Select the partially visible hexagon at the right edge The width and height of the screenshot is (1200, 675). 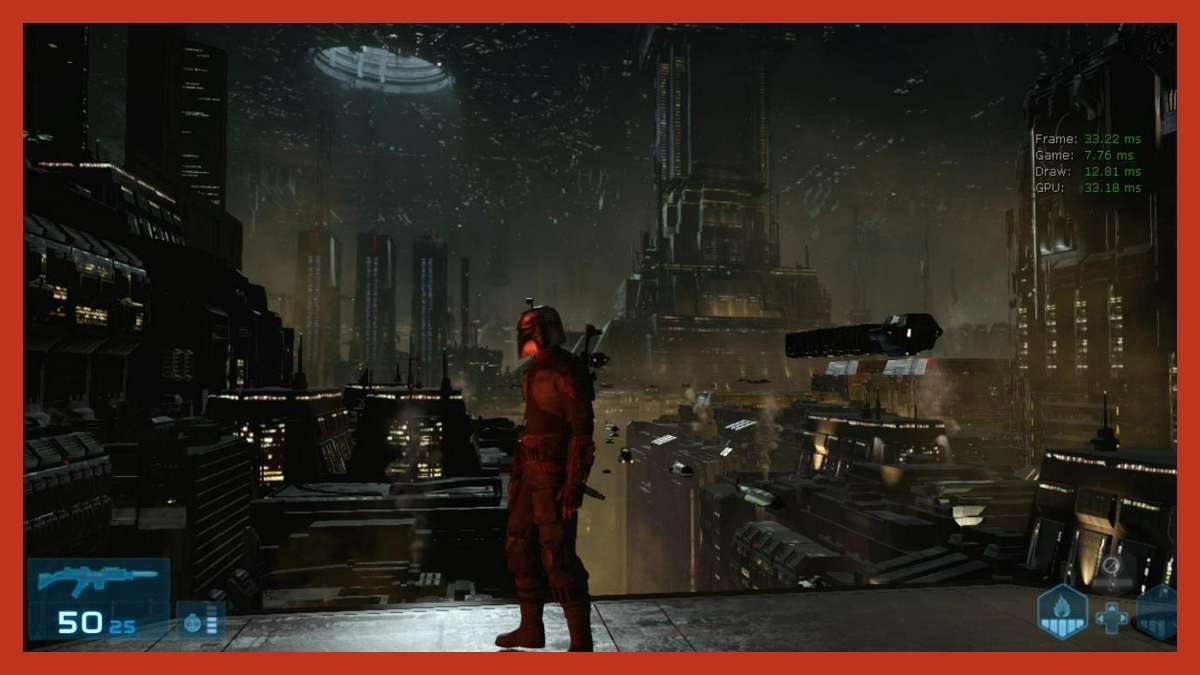point(1158,611)
